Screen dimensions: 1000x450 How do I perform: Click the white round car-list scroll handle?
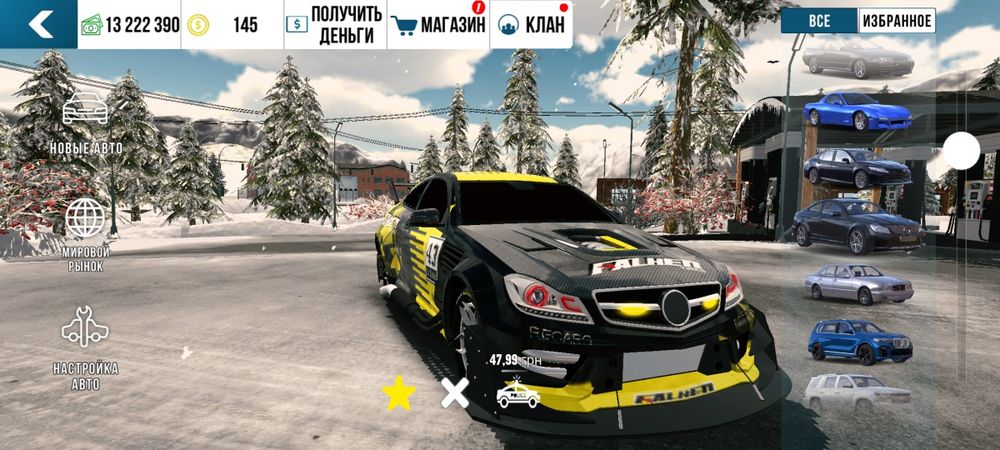point(961,151)
